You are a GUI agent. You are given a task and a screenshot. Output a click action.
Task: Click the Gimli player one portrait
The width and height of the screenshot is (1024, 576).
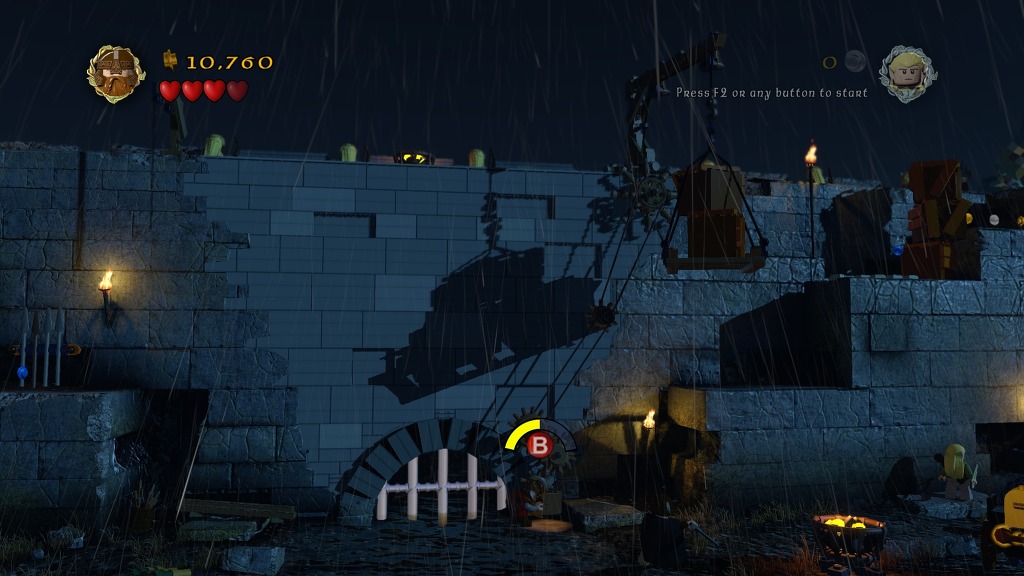[116, 73]
